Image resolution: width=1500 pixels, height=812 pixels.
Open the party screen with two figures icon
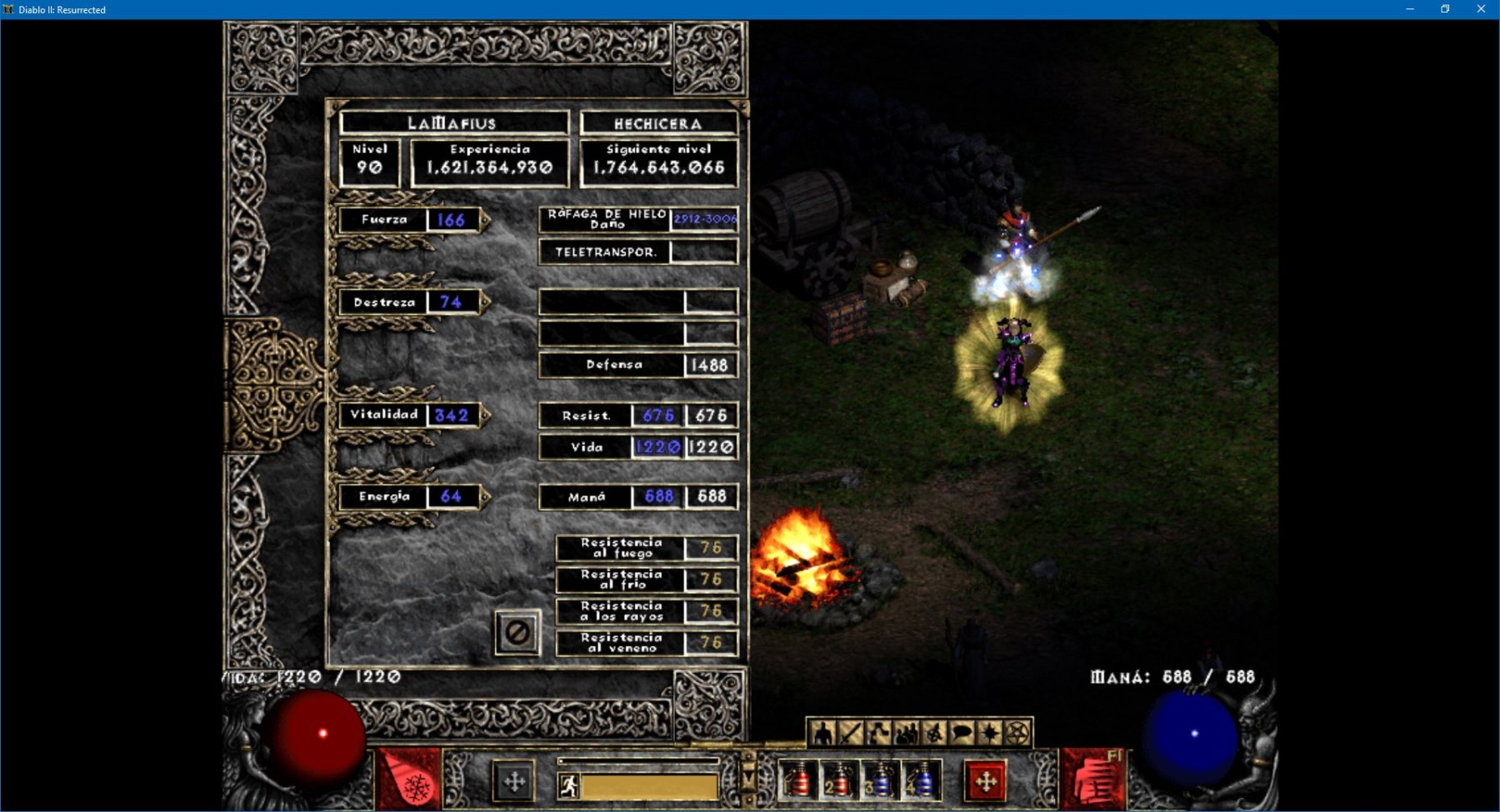tap(906, 733)
